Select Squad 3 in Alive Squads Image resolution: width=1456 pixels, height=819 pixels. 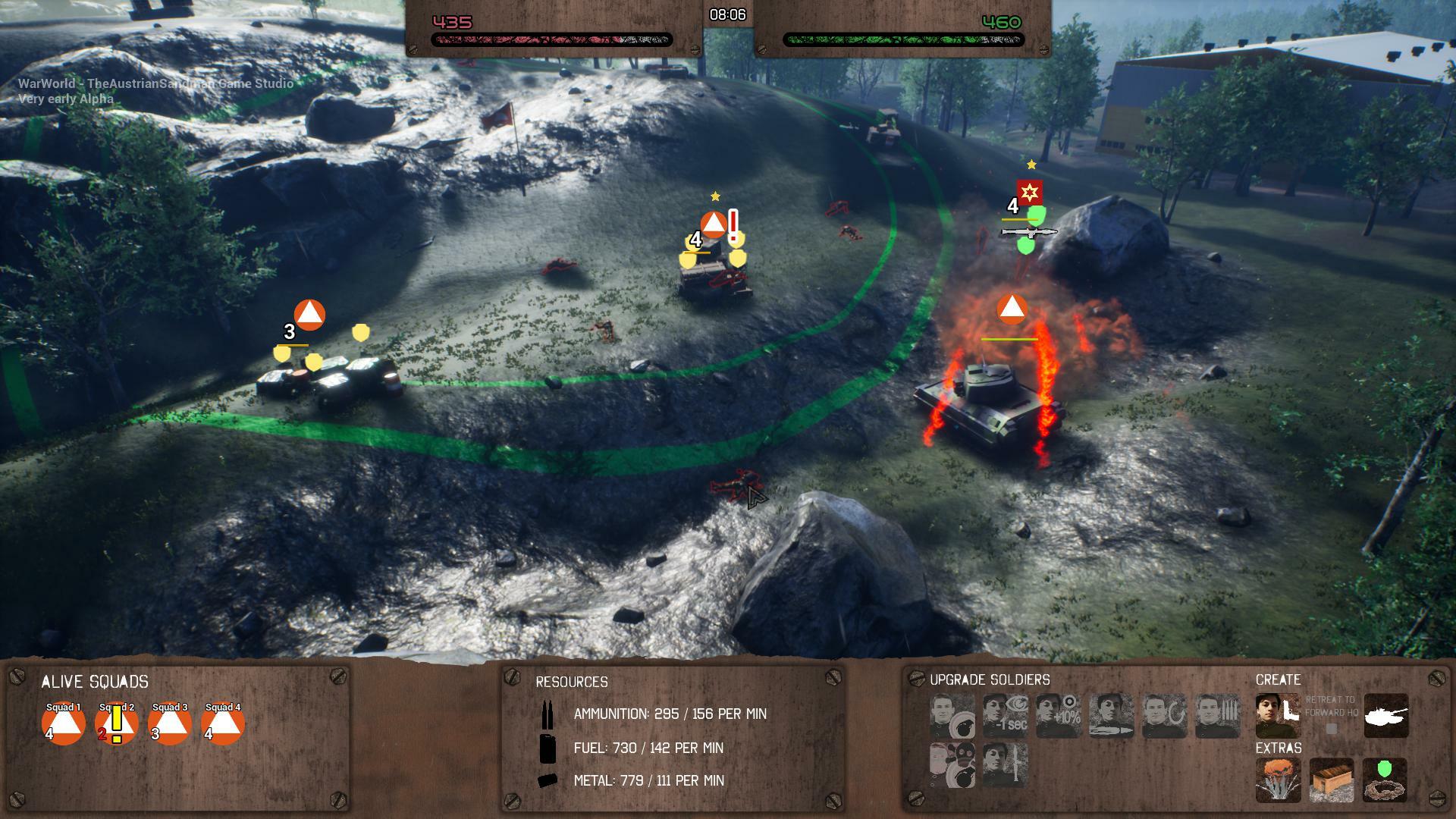pos(170,724)
